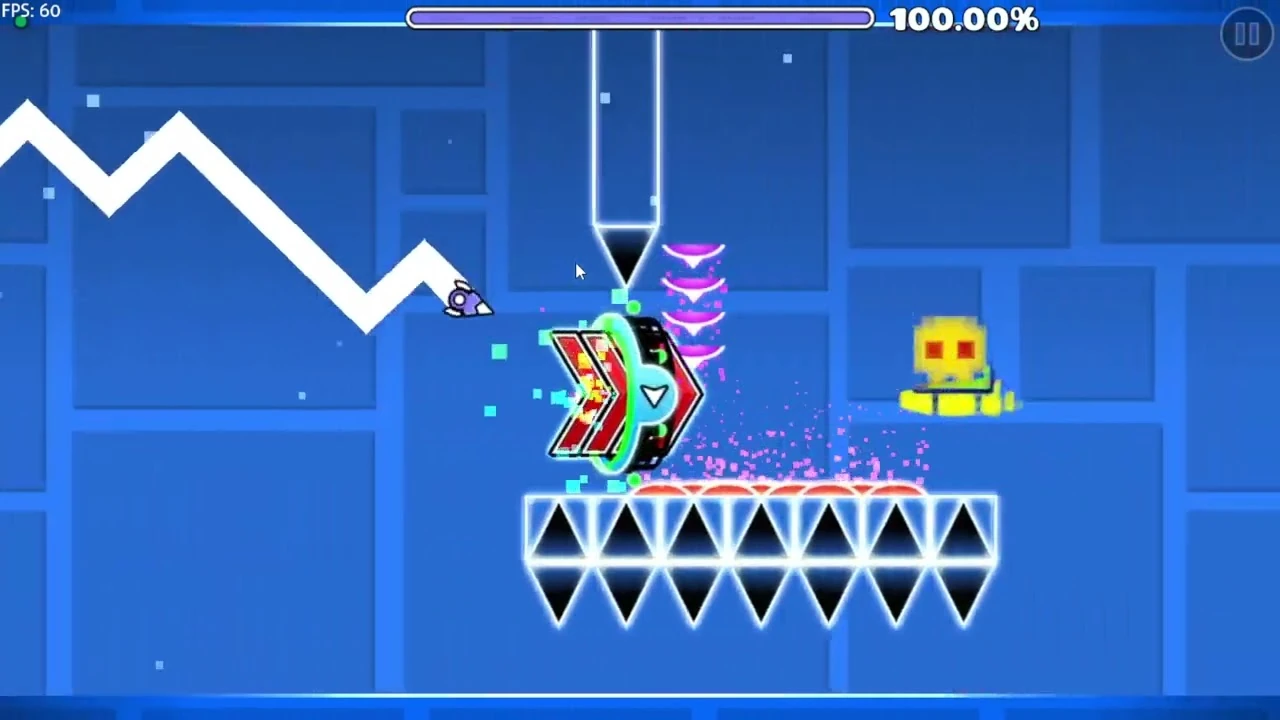Click the level progress bar at the top
The width and height of the screenshot is (1280, 720).
(640, 16)
